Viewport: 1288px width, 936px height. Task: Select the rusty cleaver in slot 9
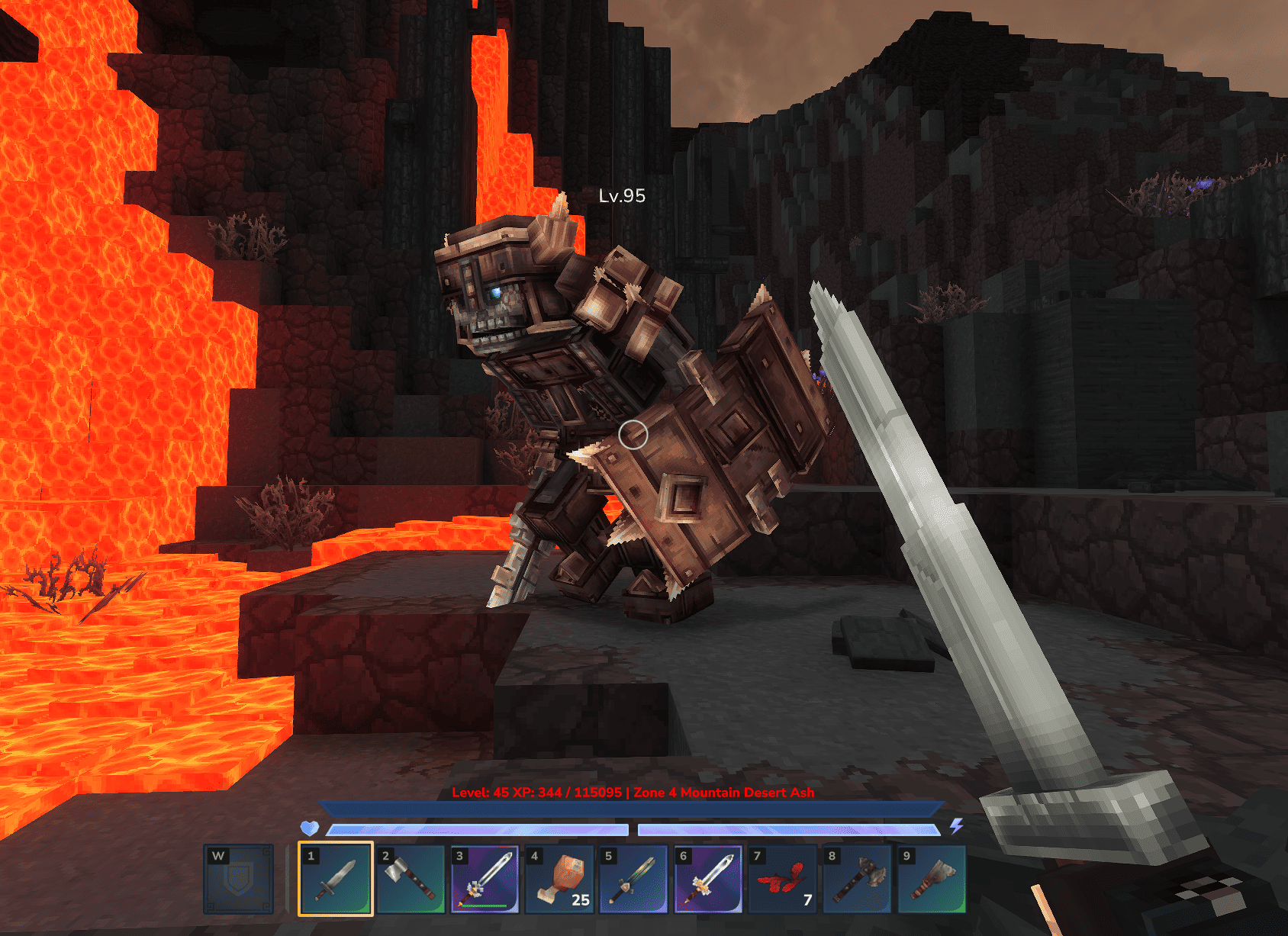[x=932, y=879]
